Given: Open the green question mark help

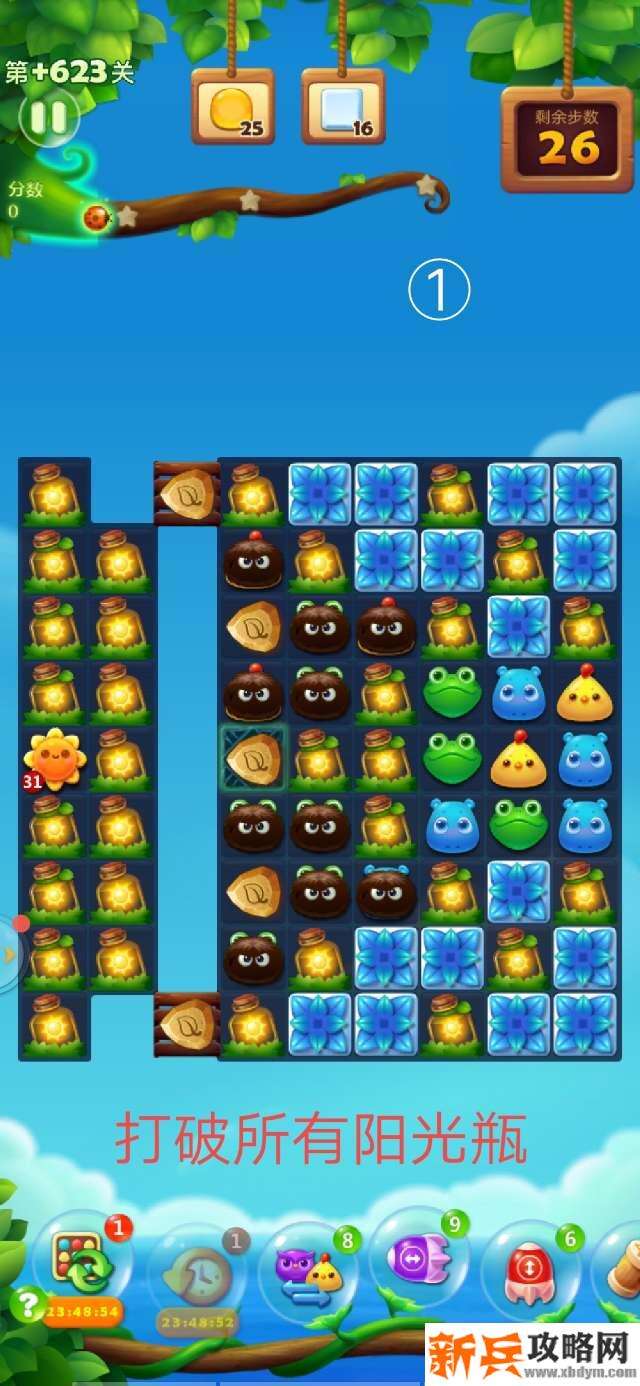Looking at the screenshot, I should coord(26,1303).
